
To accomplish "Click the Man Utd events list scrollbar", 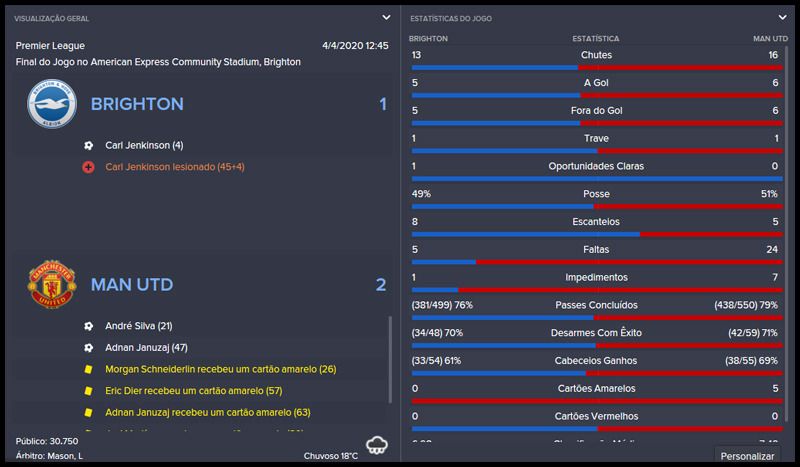I will click(390, 360).
